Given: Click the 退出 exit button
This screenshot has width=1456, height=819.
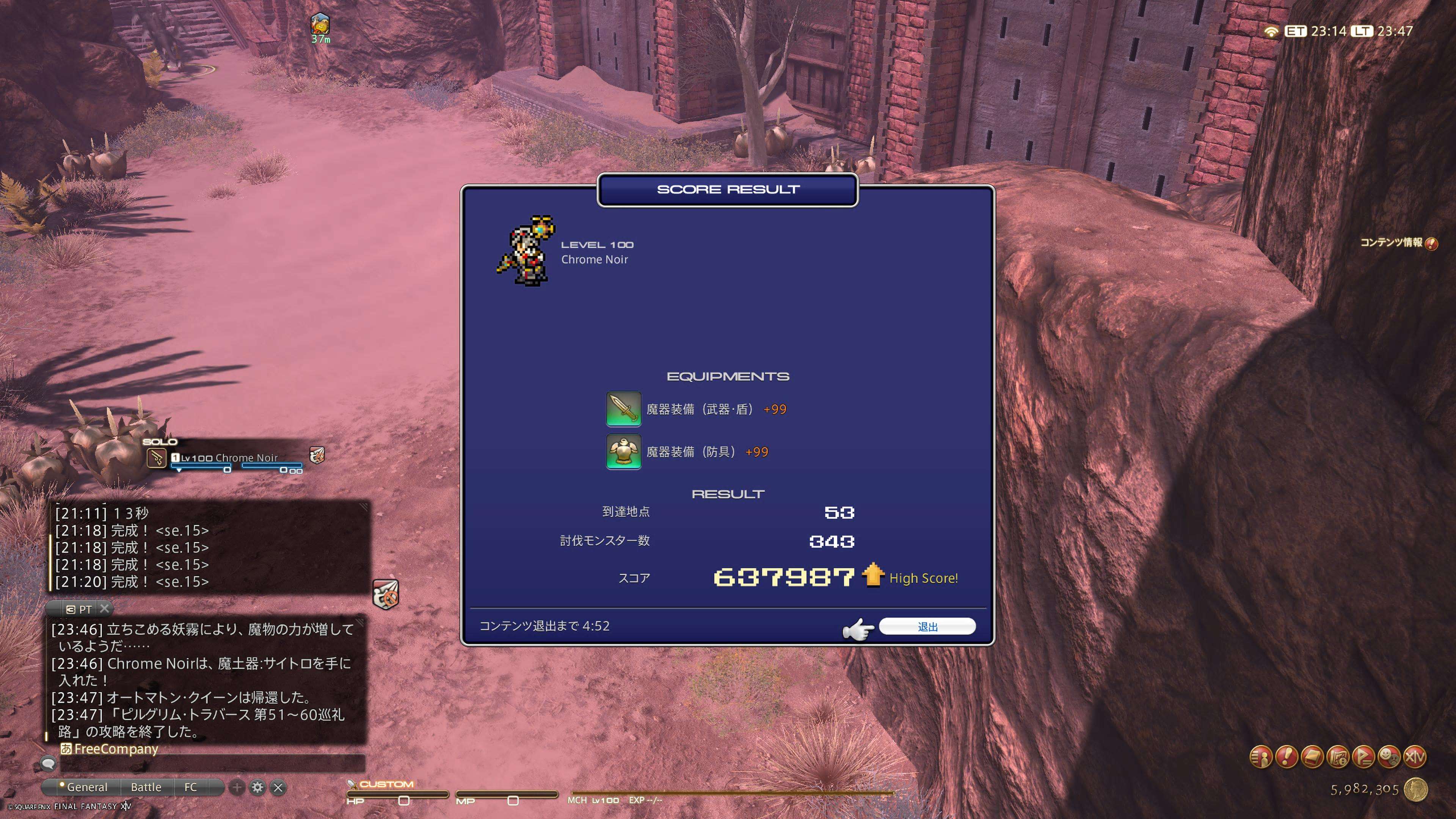Looking at the screenshot, I should [x=927, y=626].
